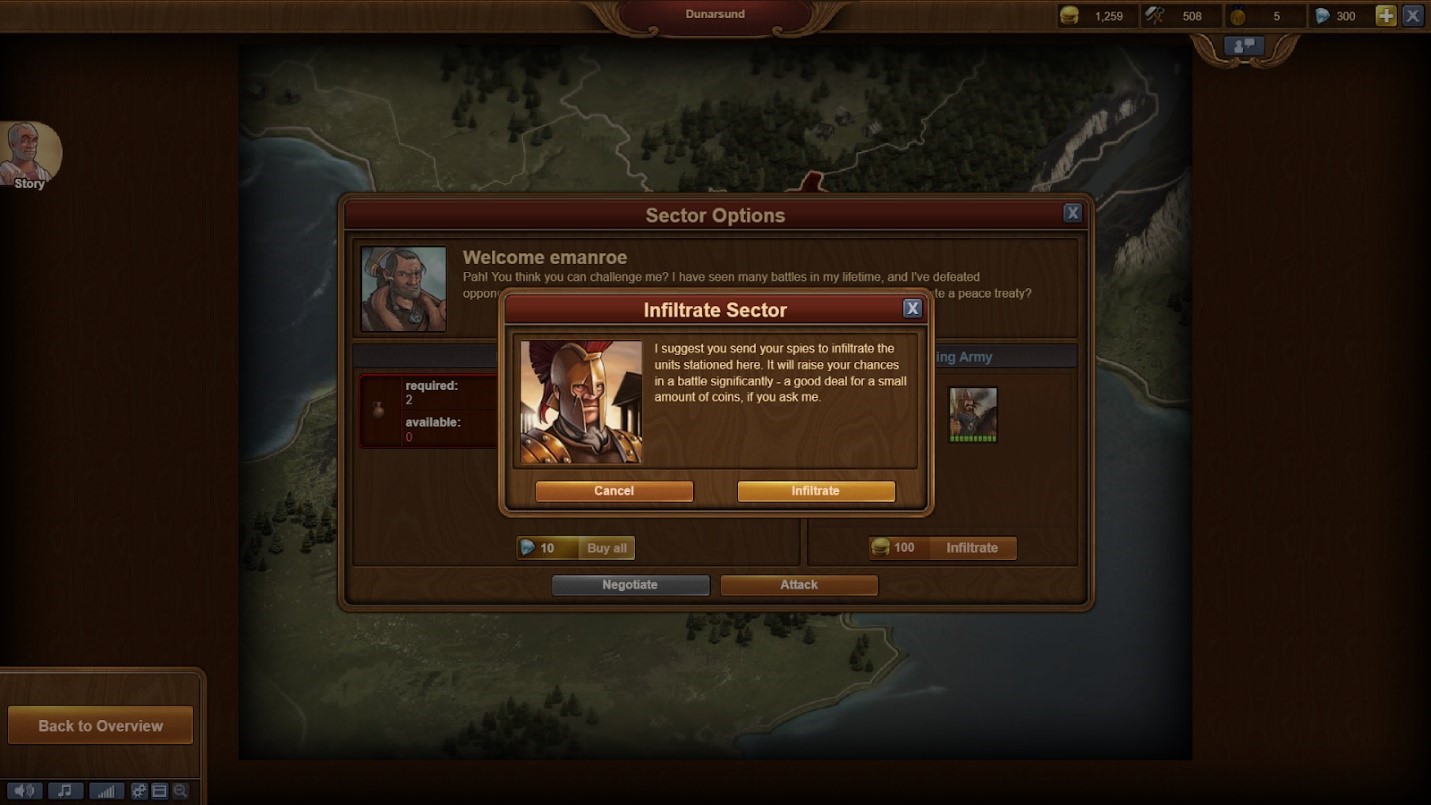
Task: Click Buy all for 10 diamonds
Action: (576, 548)
